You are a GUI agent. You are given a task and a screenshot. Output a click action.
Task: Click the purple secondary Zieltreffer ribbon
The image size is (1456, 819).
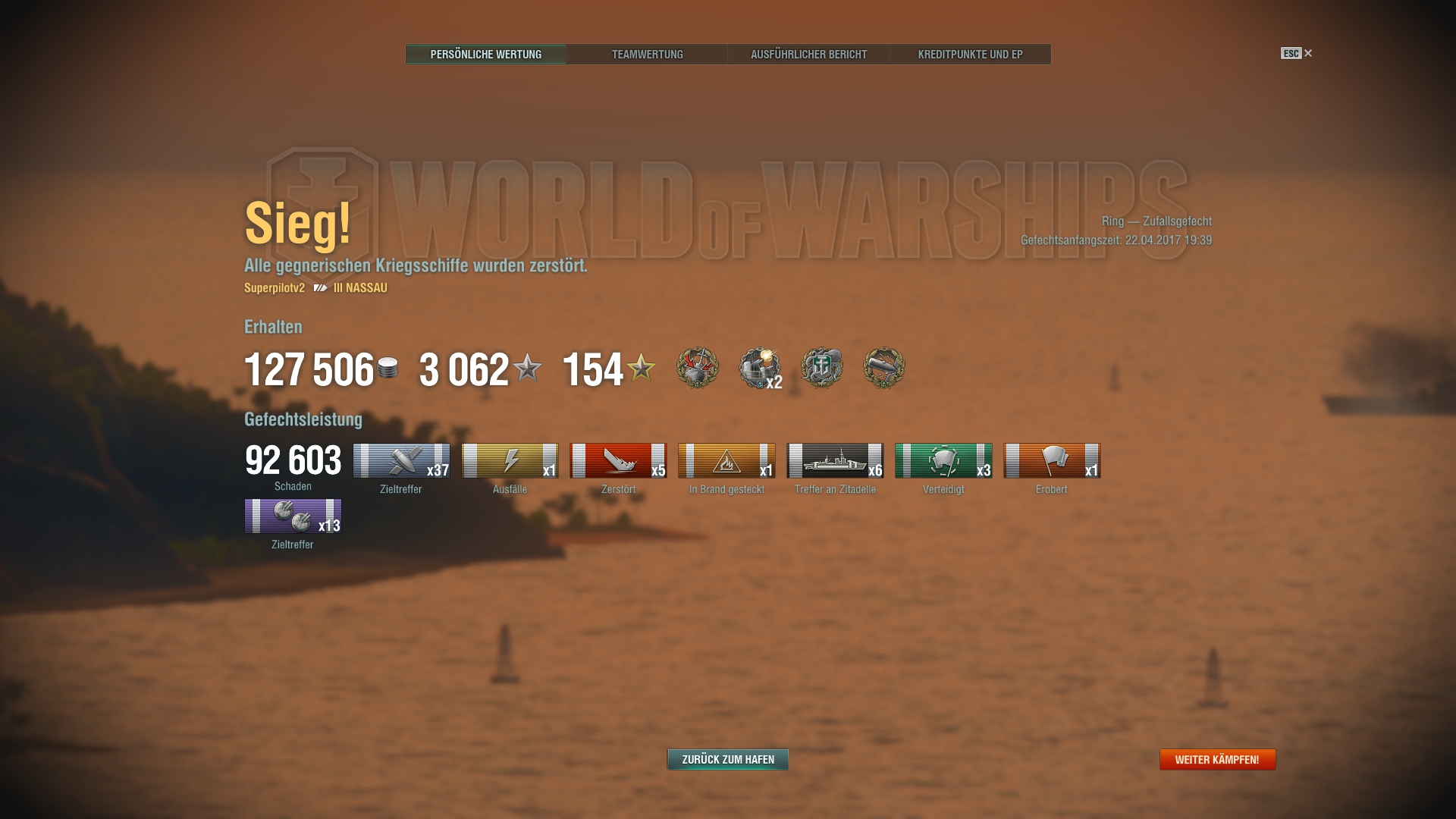click(293, 516)
